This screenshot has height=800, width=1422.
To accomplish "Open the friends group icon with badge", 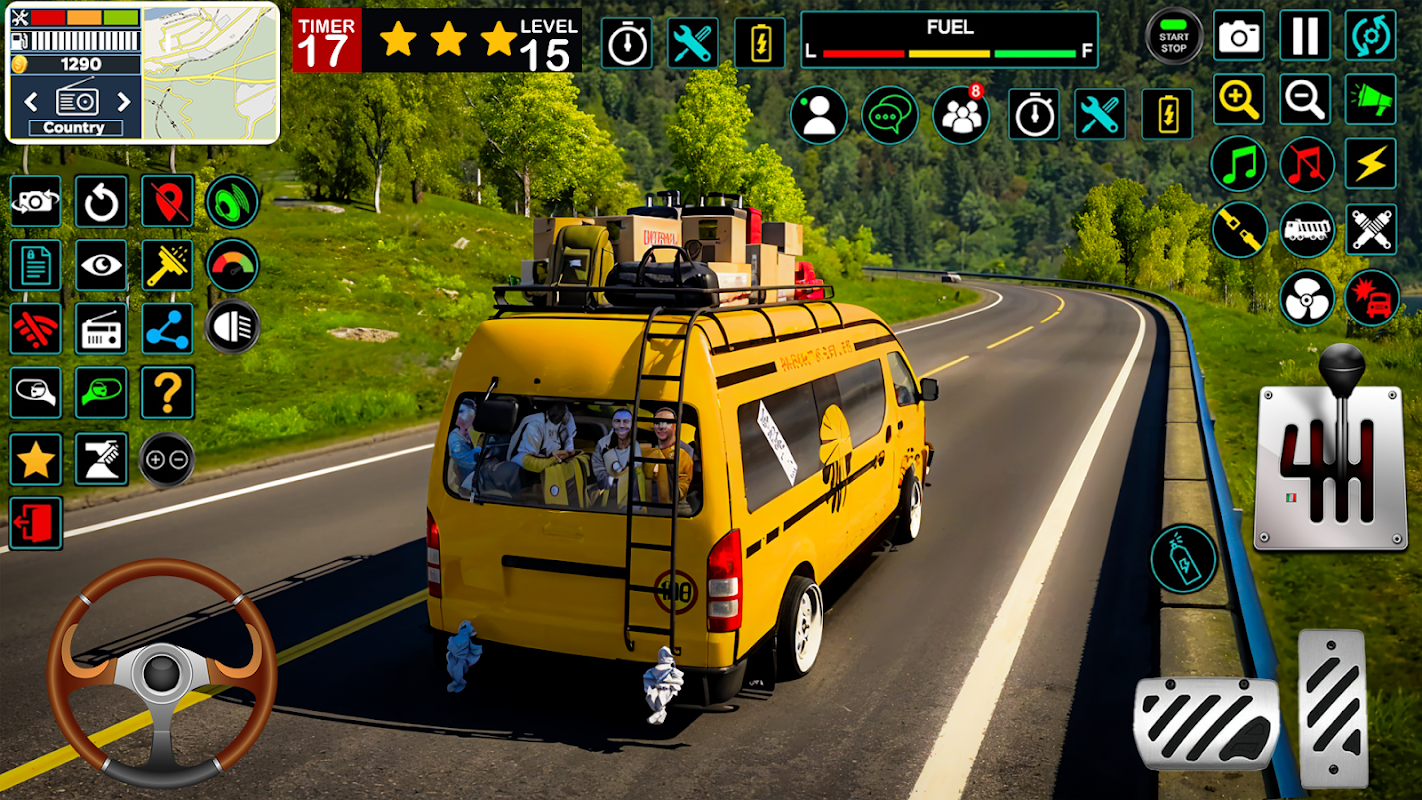I will point(961,115).
